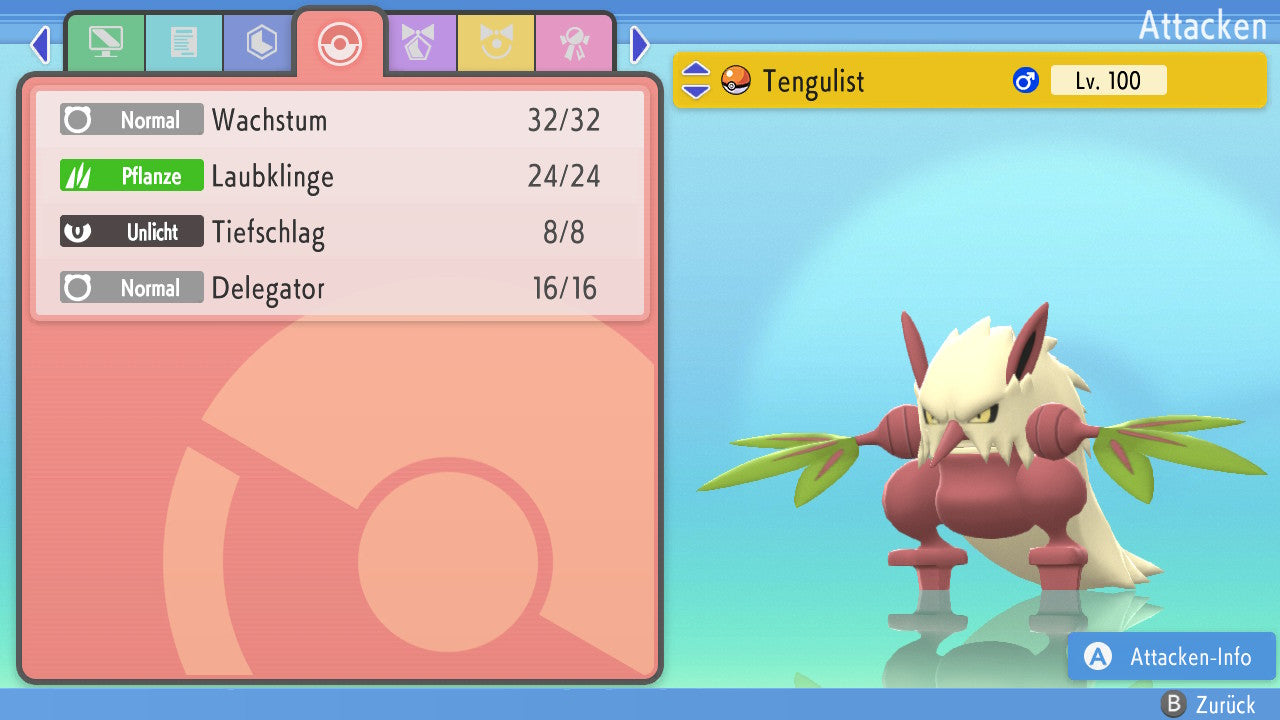Image resolution: width=1280 pixels, height=720 pixels.
Task: Select the move Wachstum
Action: [340, 121]
